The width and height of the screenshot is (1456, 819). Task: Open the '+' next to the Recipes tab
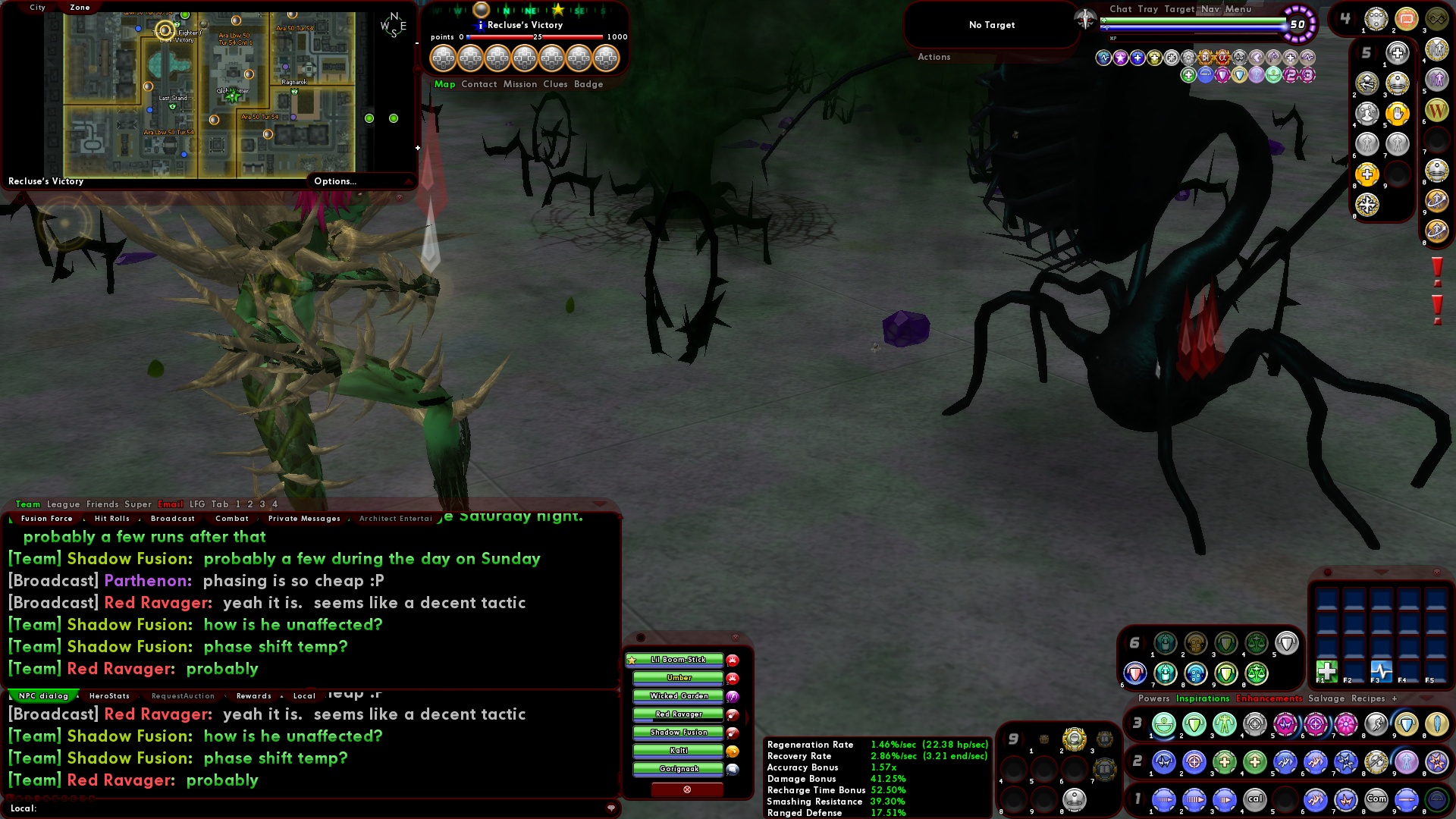pos(1395,699)
